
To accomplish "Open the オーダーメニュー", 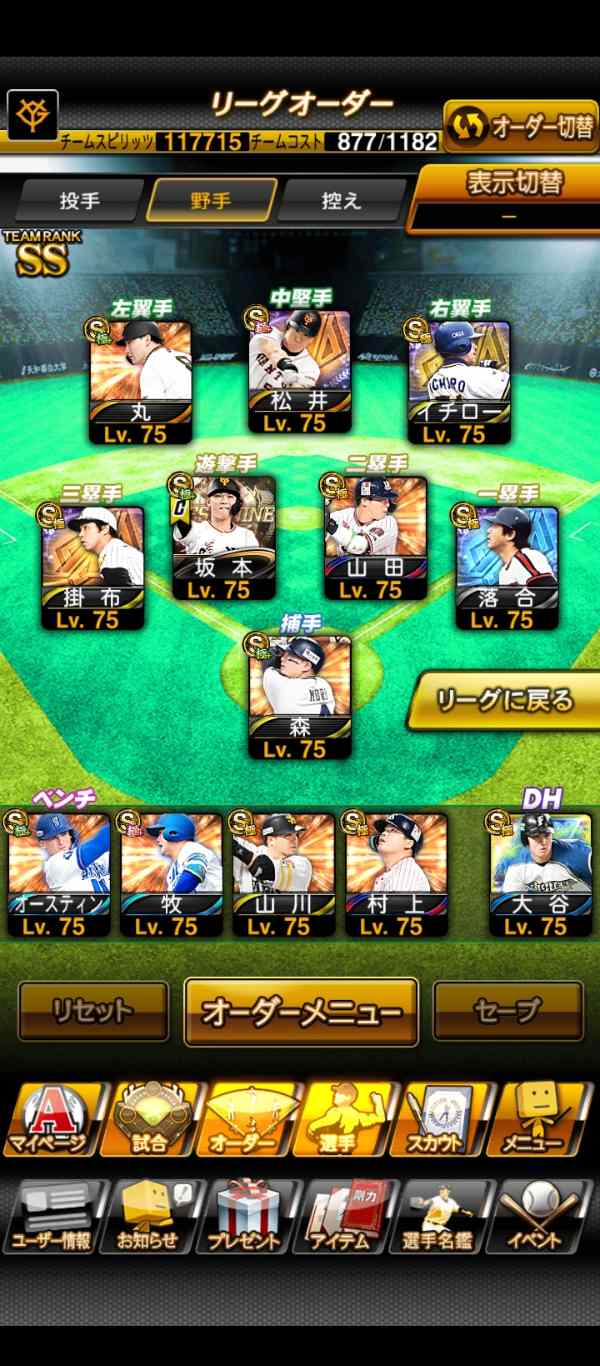I will (x=301, y=1012).
